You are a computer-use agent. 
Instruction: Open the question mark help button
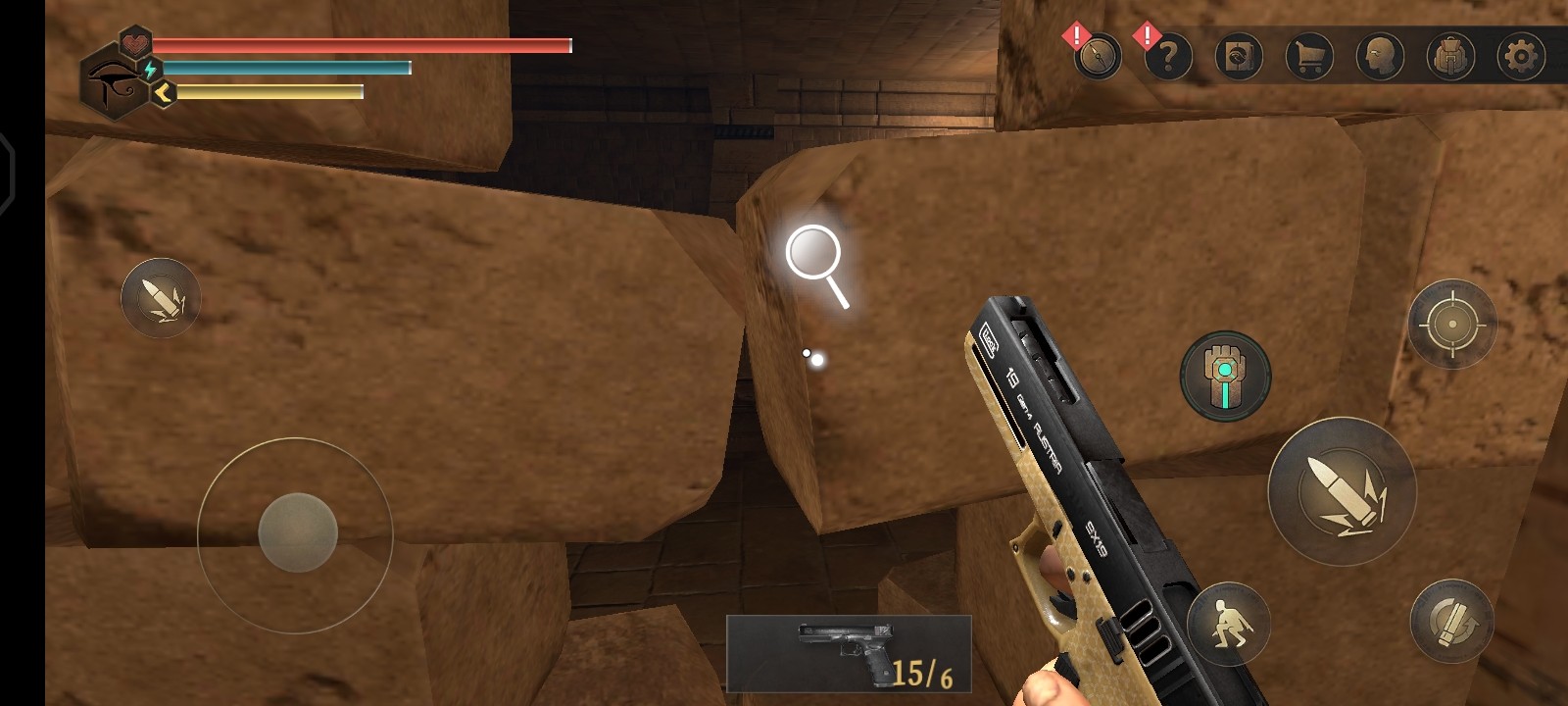coord(1168,57)
